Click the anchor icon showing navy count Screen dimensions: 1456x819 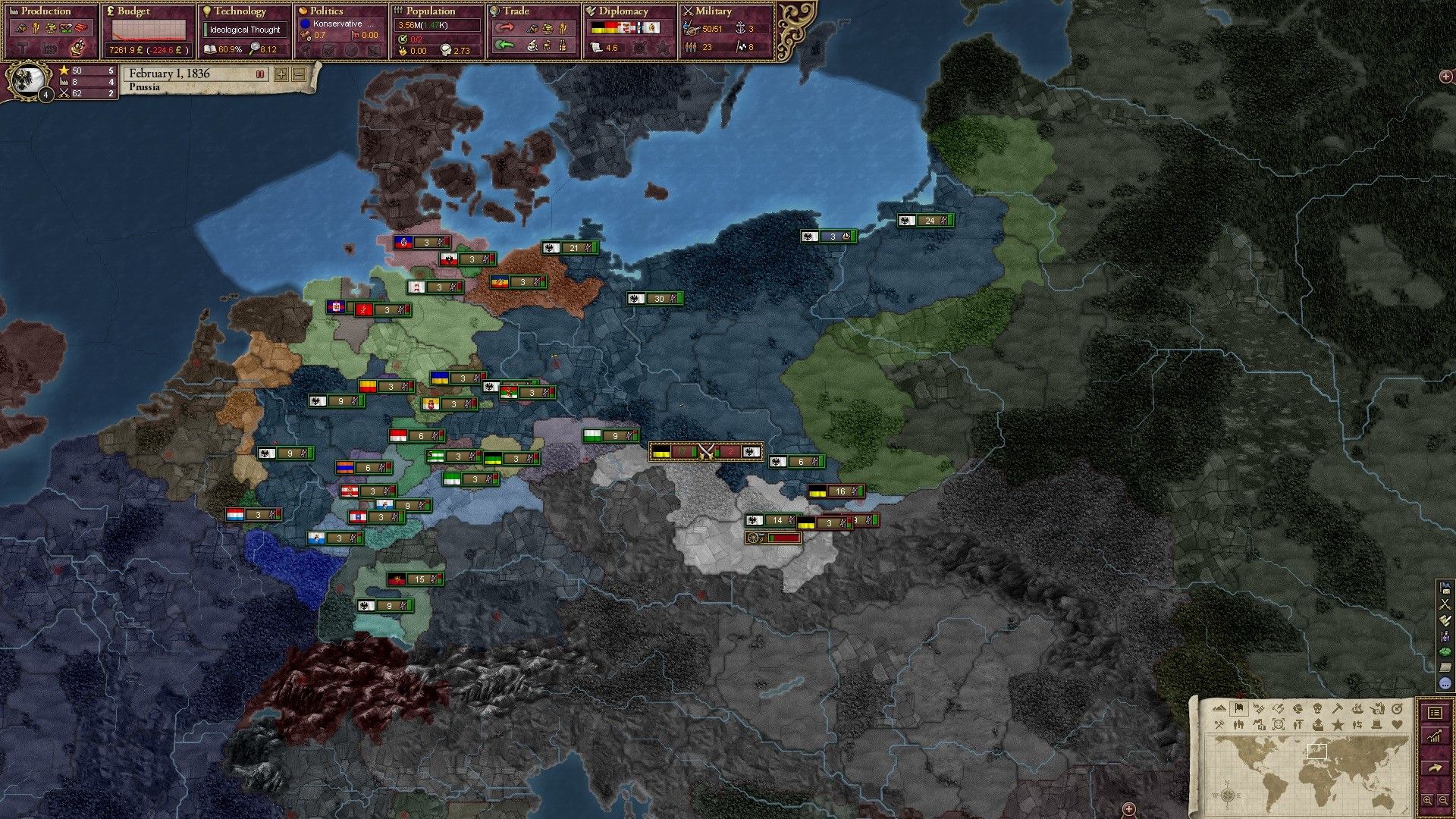tap(740, 29)
